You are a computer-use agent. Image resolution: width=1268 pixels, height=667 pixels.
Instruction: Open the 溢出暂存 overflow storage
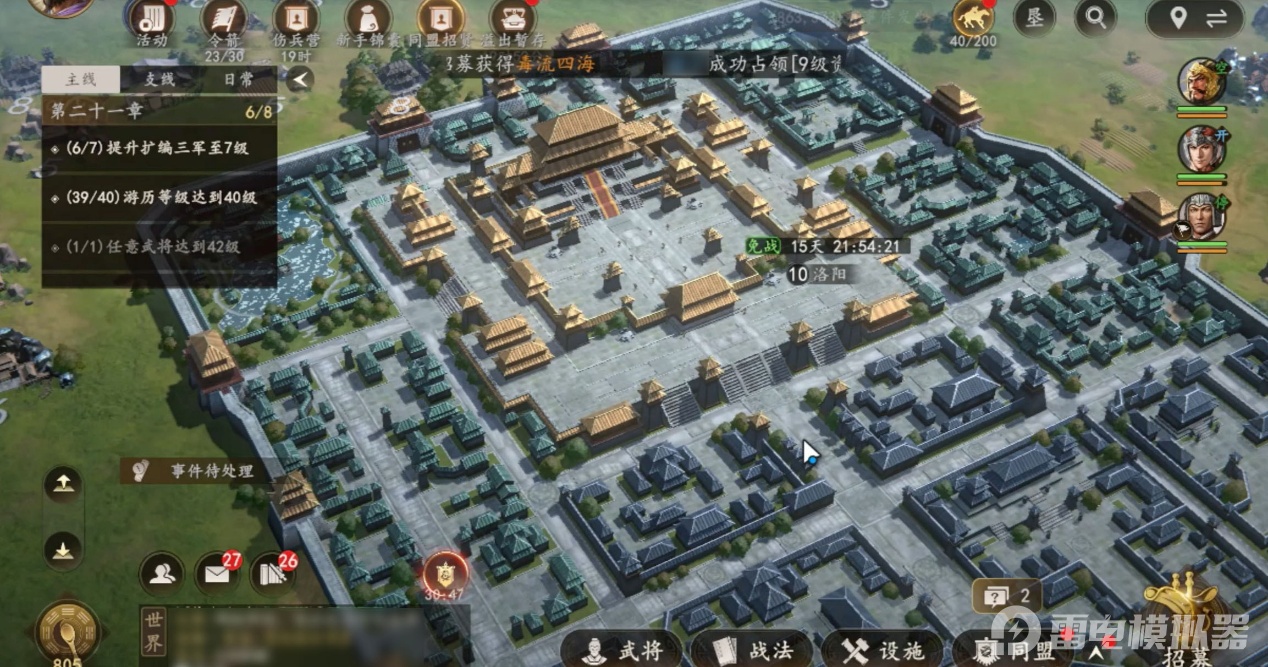512,21
